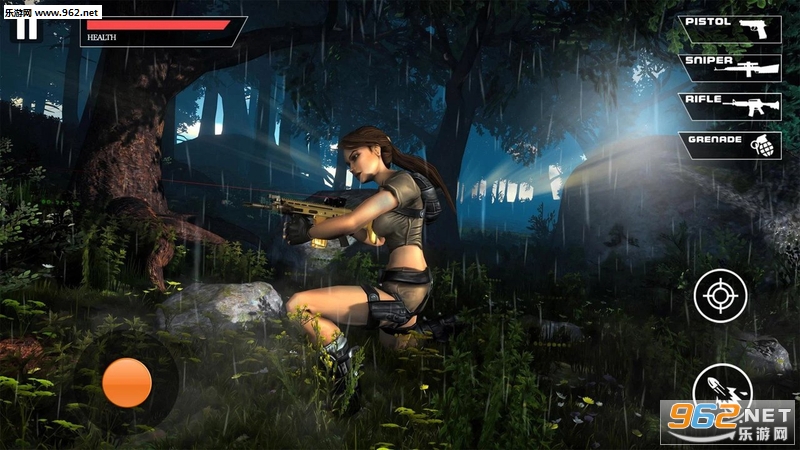The height and width of the screenshot is (450, 800).
Task: Tap the crosshair aim button
Action: click(x=720, y=295)
